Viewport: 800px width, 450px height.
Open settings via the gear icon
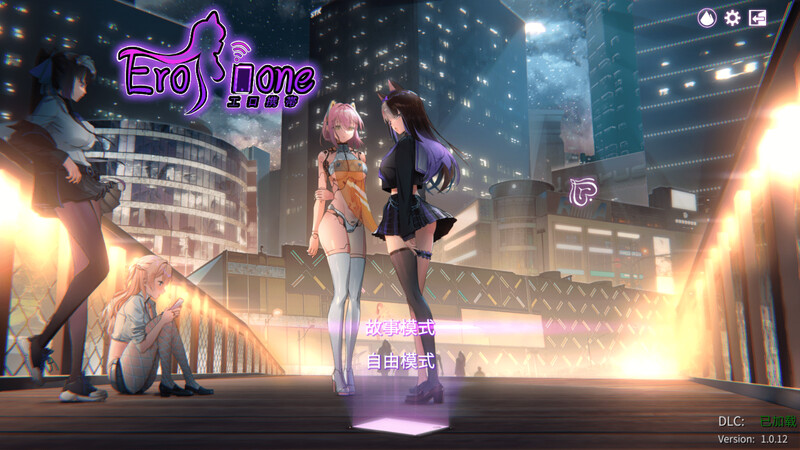732,18
